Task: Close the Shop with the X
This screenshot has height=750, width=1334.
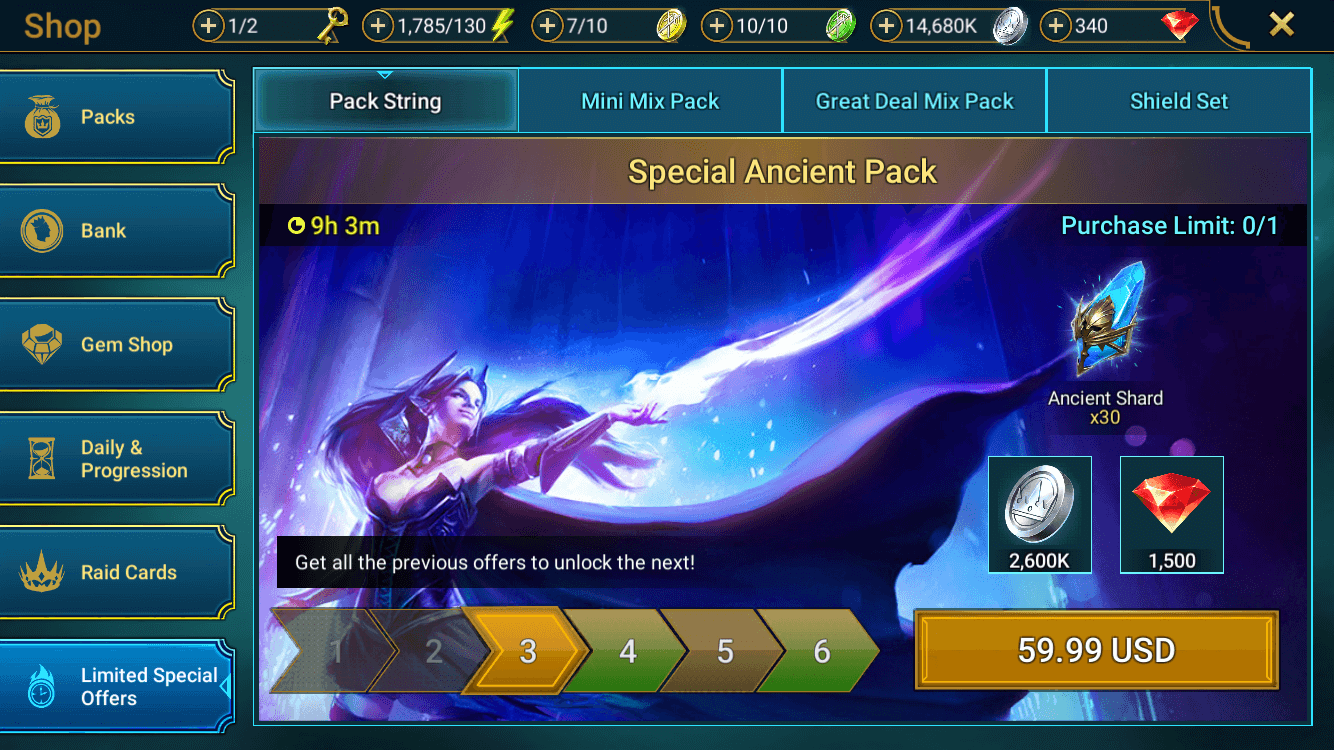Action: (1281, 25)
